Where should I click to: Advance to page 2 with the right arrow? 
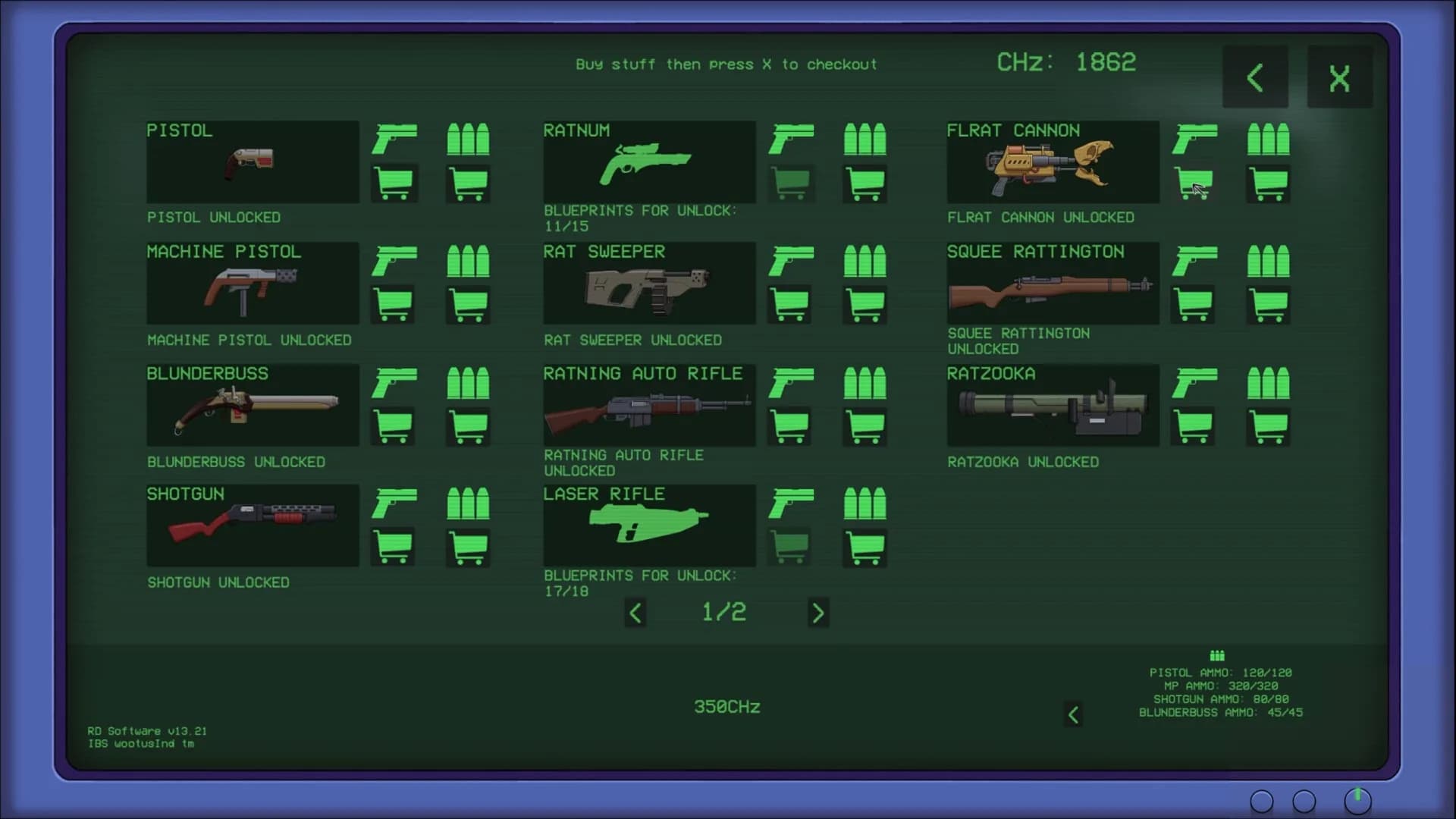pyautogui.click(x=818, y=613)
